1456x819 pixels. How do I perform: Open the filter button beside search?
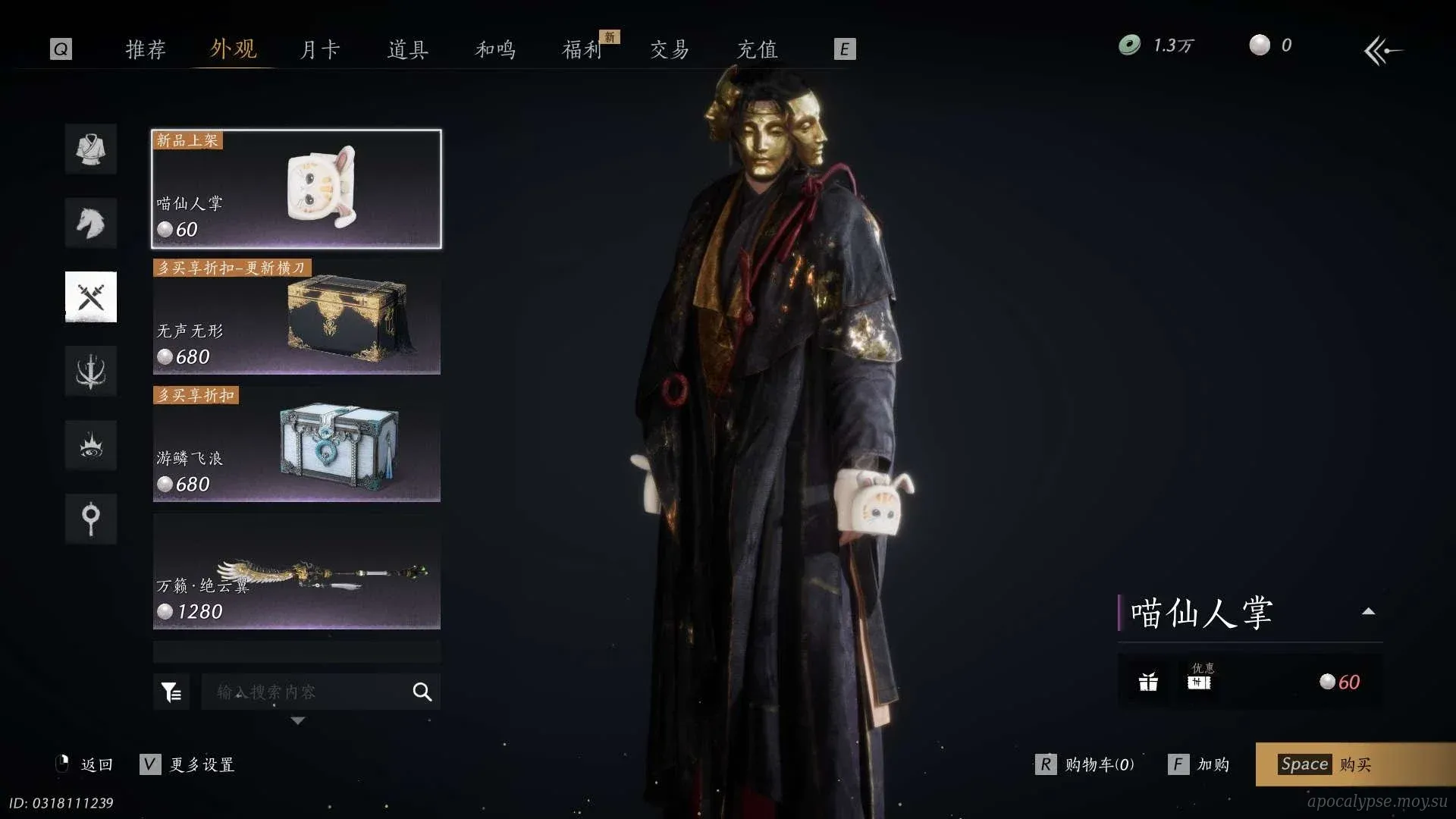pyautogui.click(x=171, y=692)
